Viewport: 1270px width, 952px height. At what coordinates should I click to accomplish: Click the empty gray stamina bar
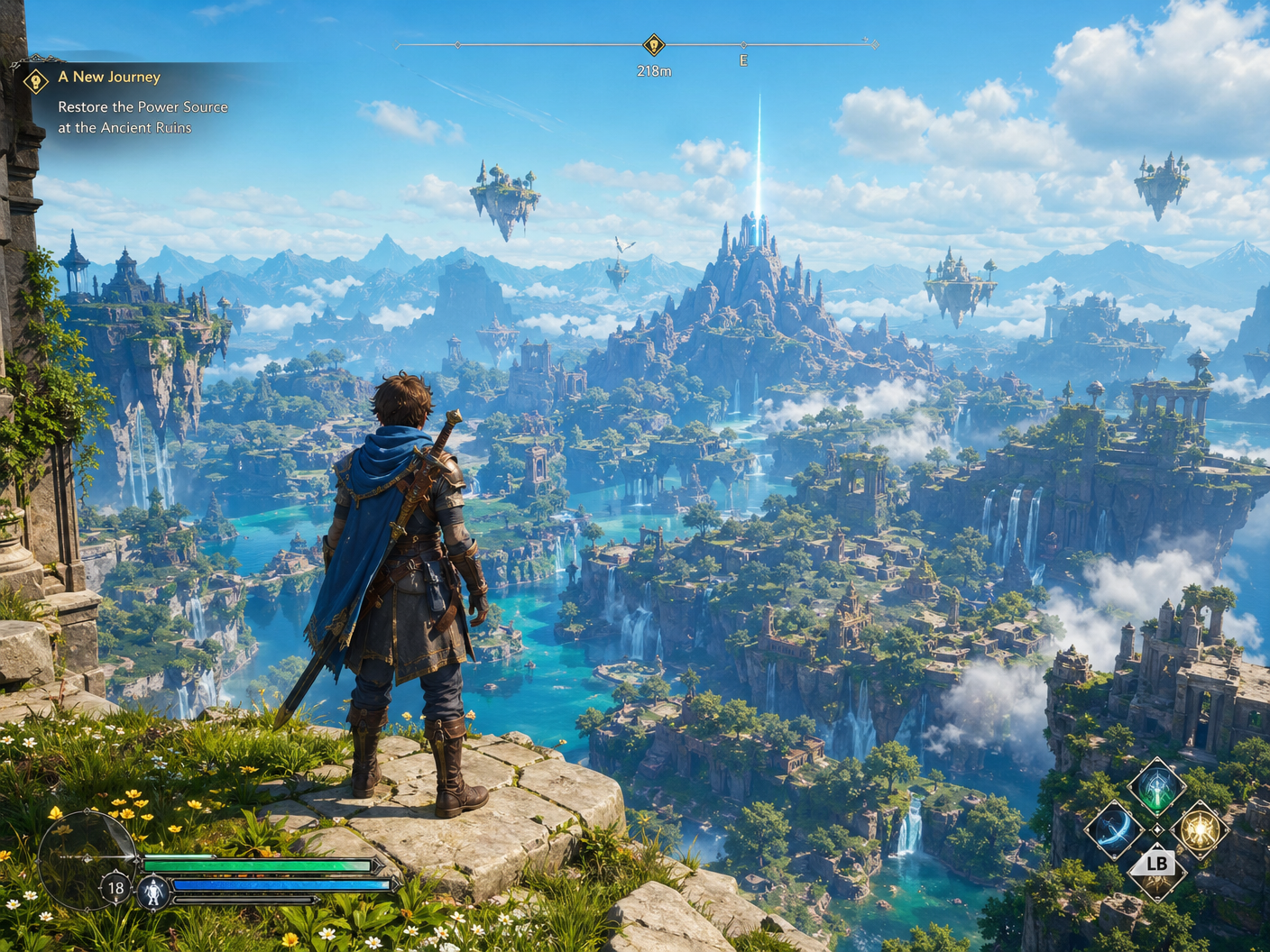pyautogui.click(x=246, y=901)
